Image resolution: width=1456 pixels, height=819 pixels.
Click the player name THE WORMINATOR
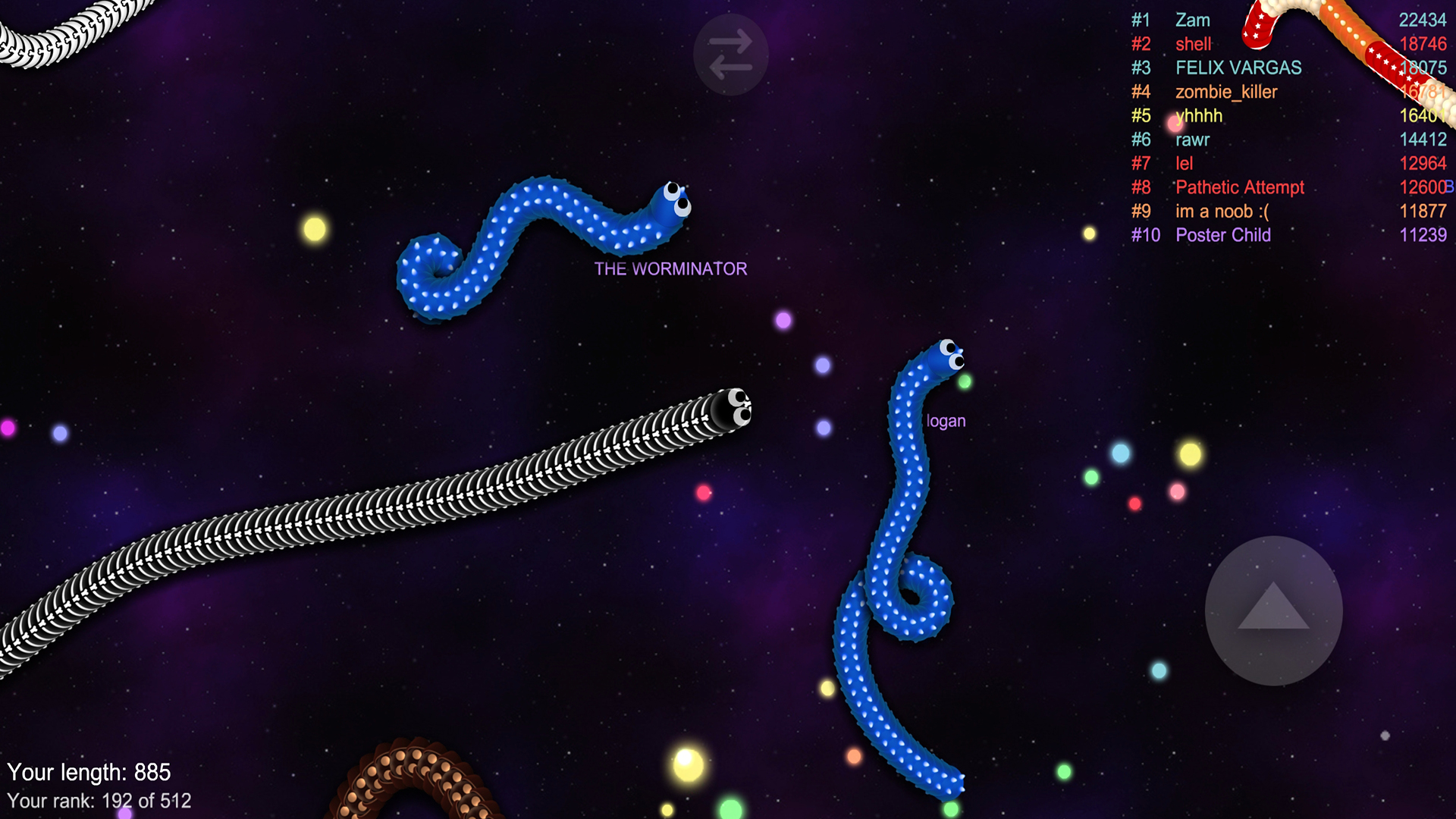pos(670,268)
